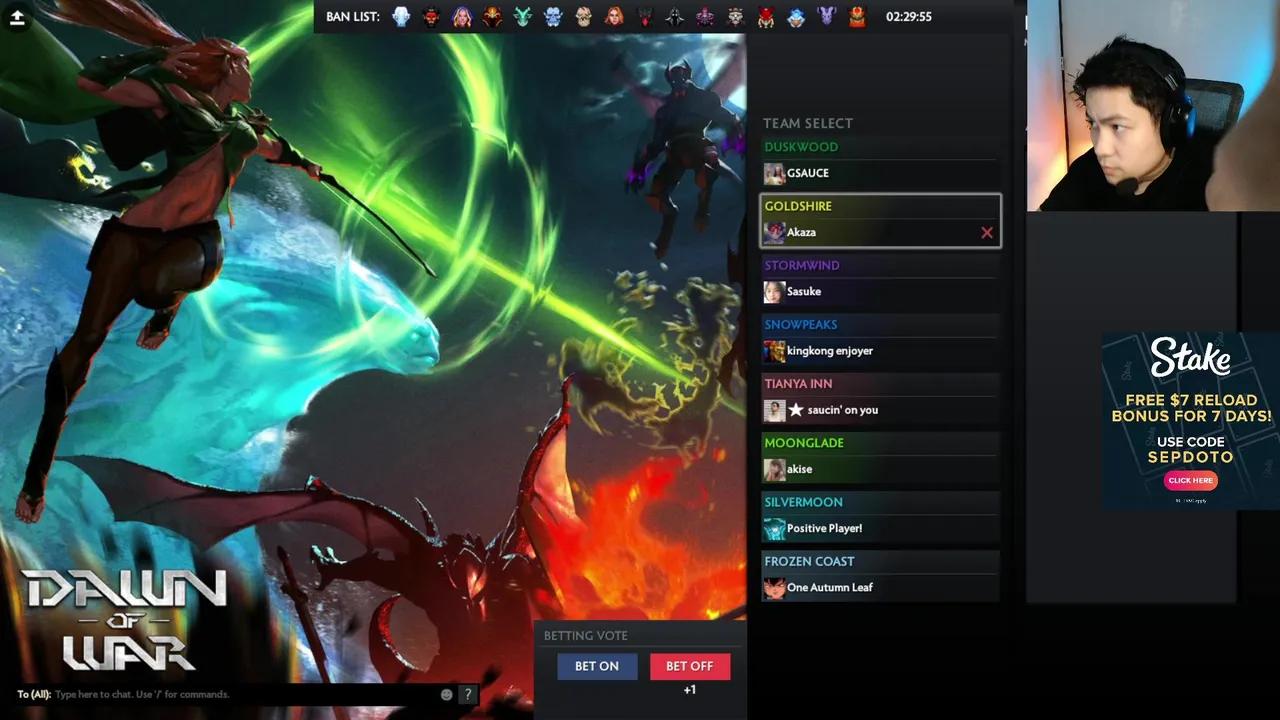Click GSAUCE's avatar under Duskwood
Viewport: 1280px width, 720px height.
pyautogui.click(x=774, y=173)
